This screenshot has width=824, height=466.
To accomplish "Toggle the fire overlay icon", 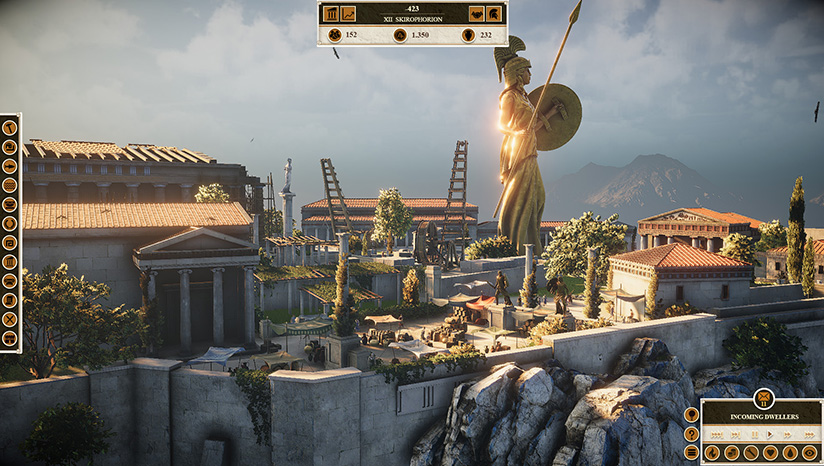I will click(x=712, y=453).
